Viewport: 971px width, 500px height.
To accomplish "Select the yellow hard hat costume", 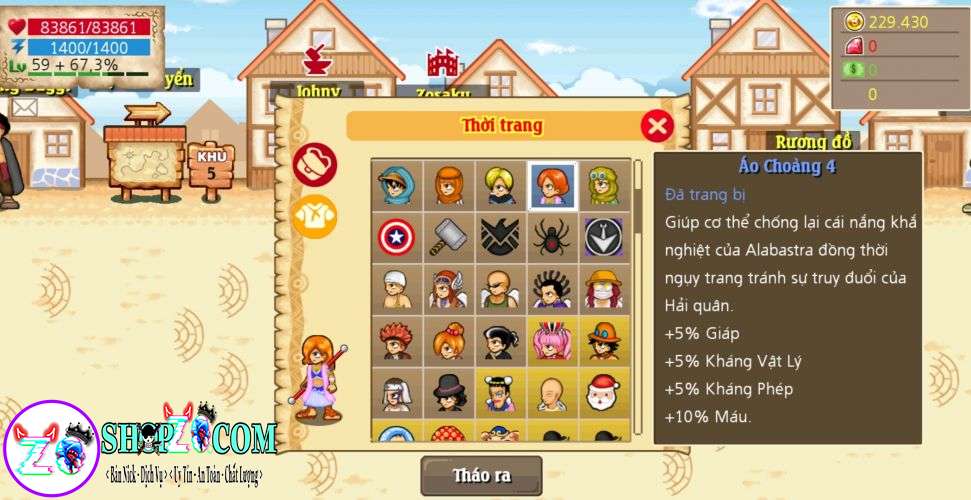I will pyautogui.click(x=604, y=289).
